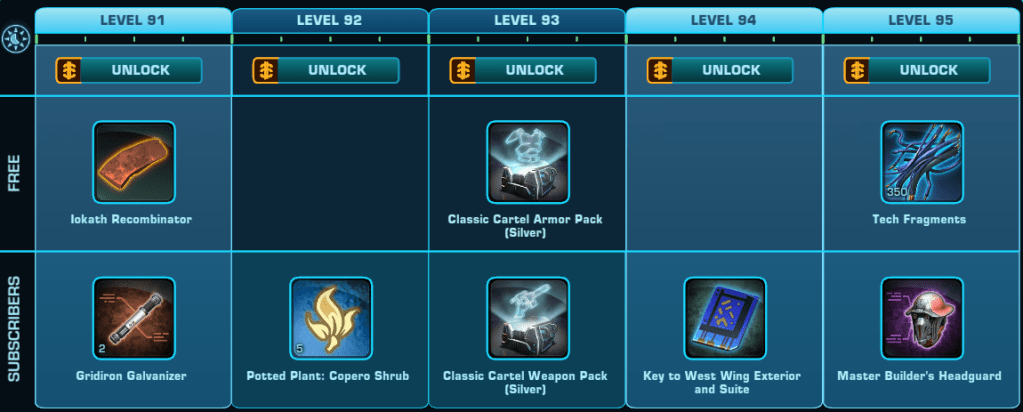
Task: Click the Gridiron Galvanizer reward icon
Action: click(x=134, y=318)
